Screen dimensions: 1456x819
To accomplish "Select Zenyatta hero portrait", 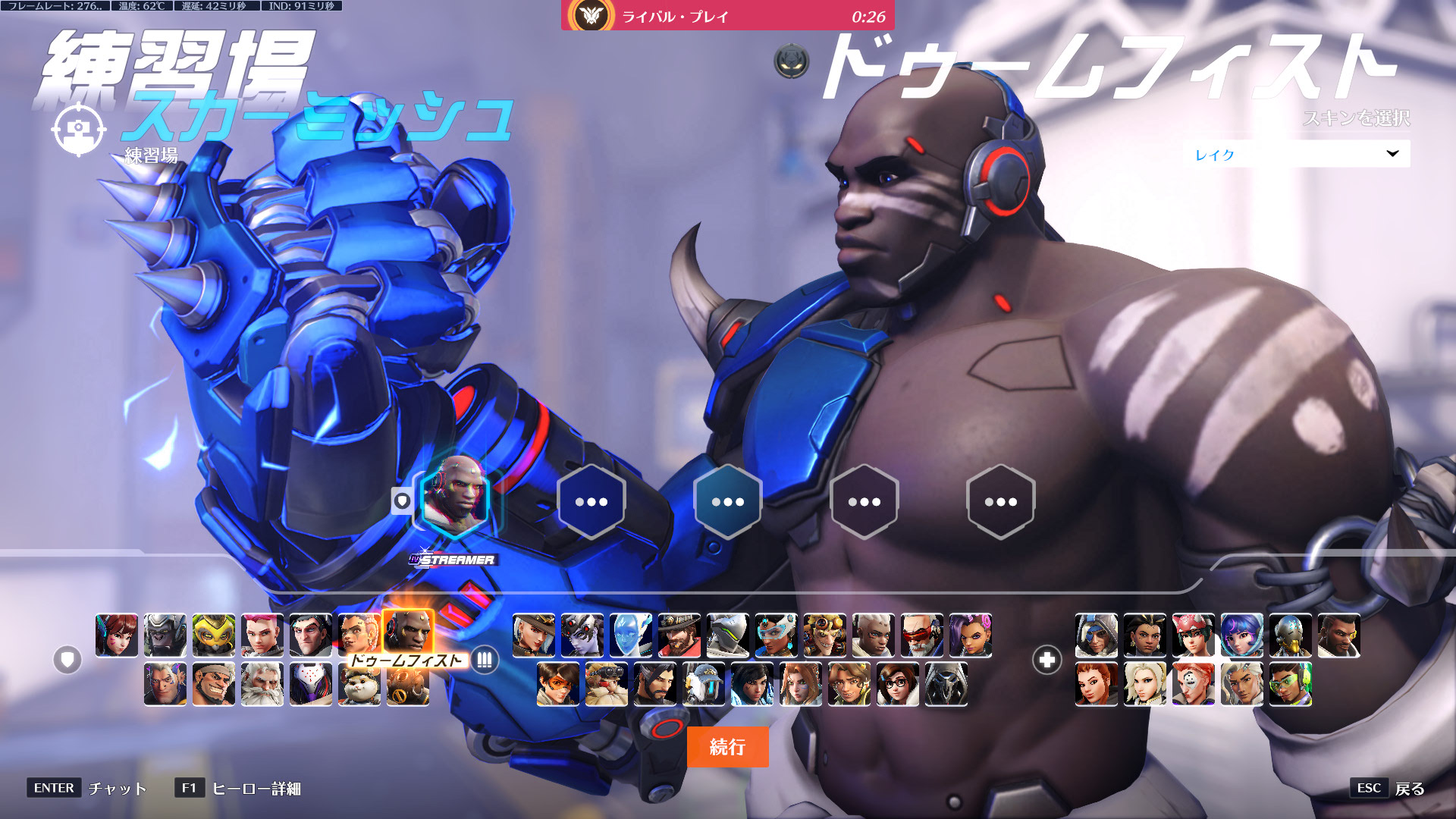I will point(1291,635).
